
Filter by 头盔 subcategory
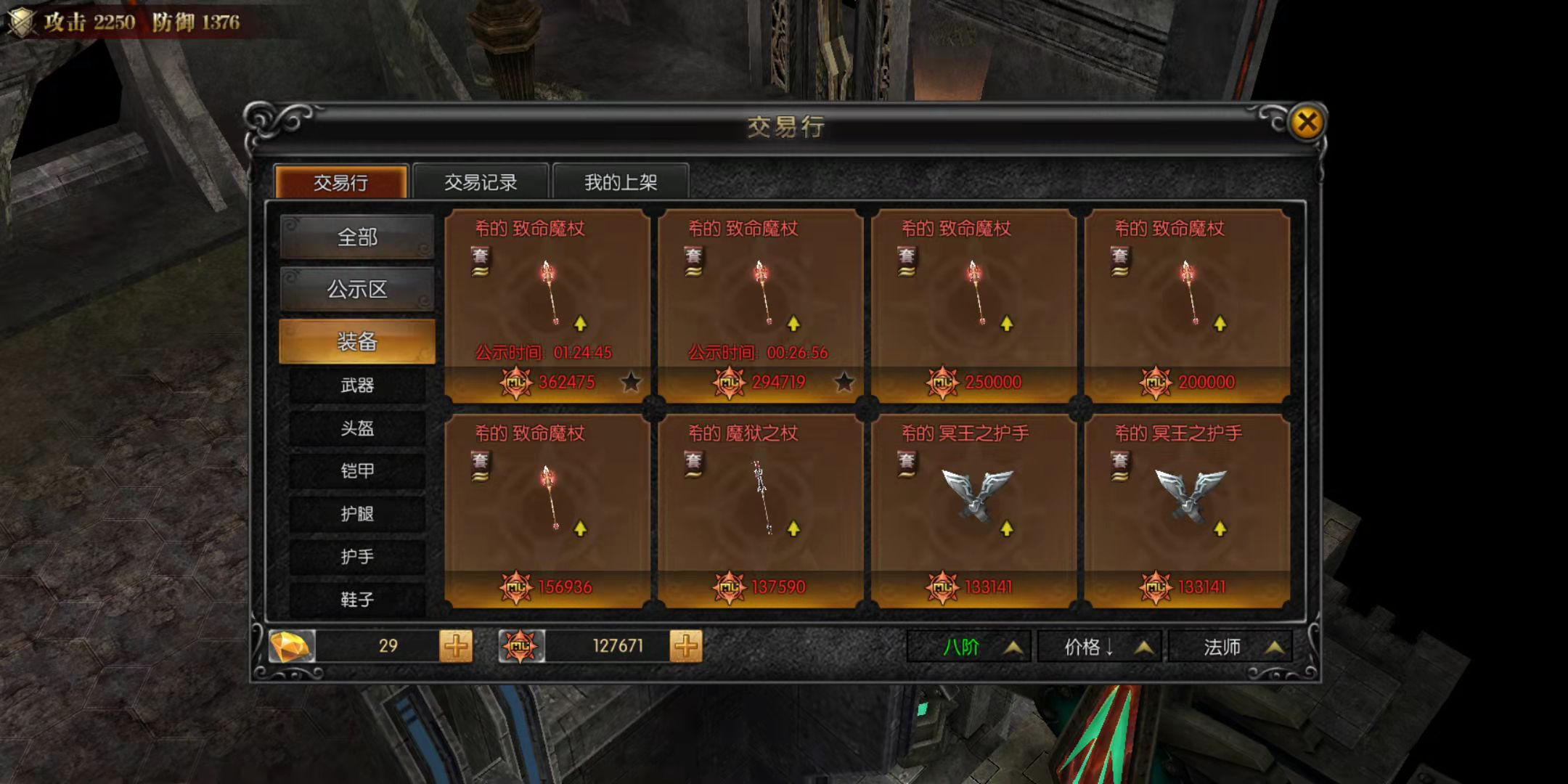tap(357, 428)
